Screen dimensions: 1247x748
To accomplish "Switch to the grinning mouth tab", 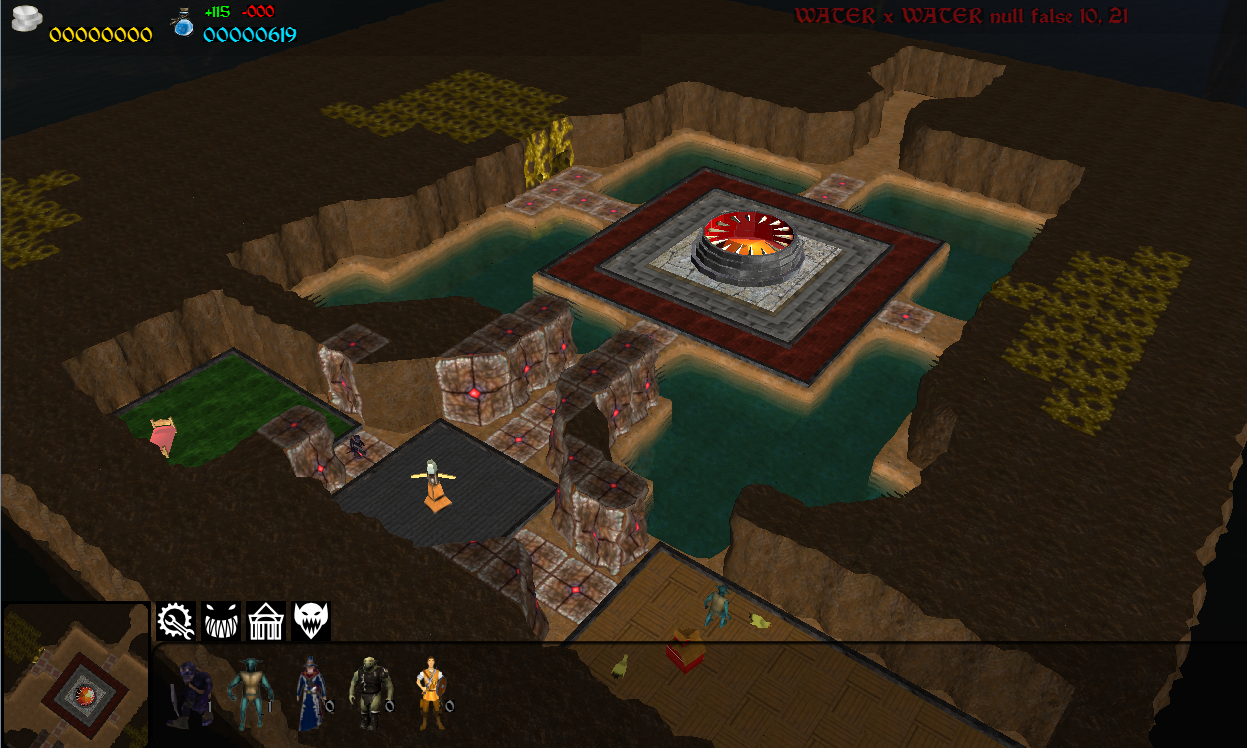I will 221,621.
